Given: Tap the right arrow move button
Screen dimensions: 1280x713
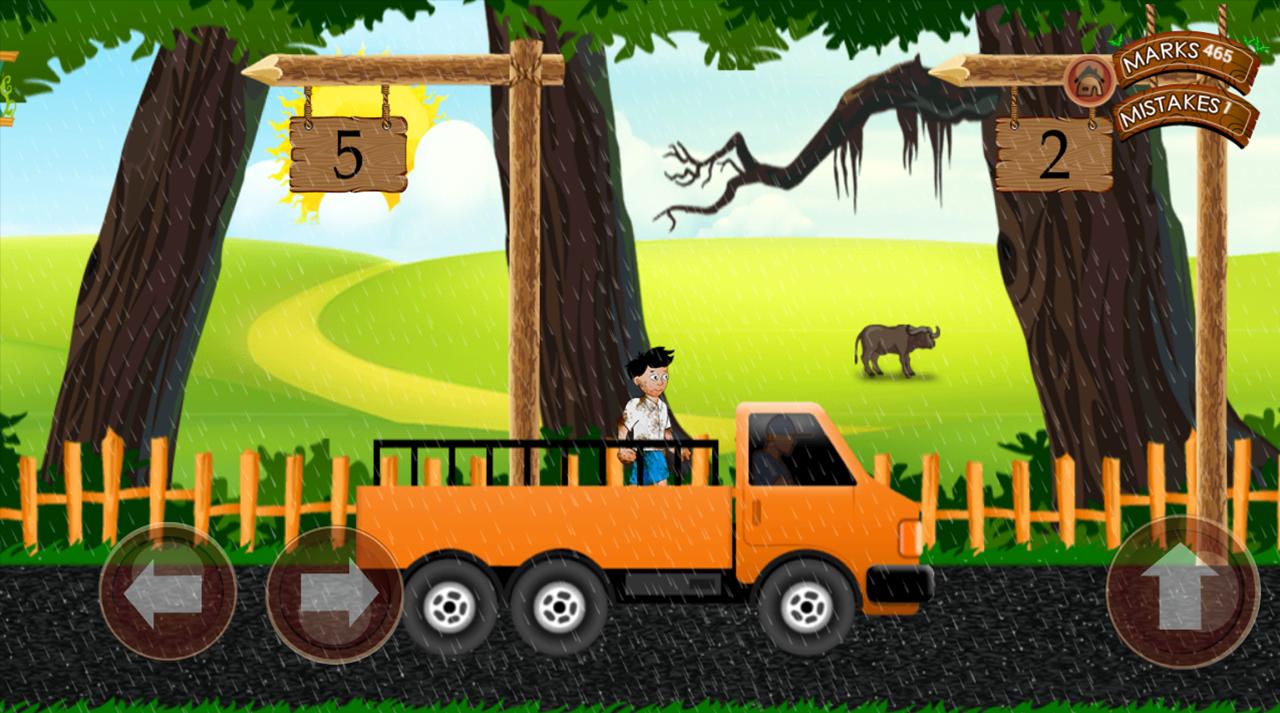Looking at the screenshot, I should click(x=335, y=594).
